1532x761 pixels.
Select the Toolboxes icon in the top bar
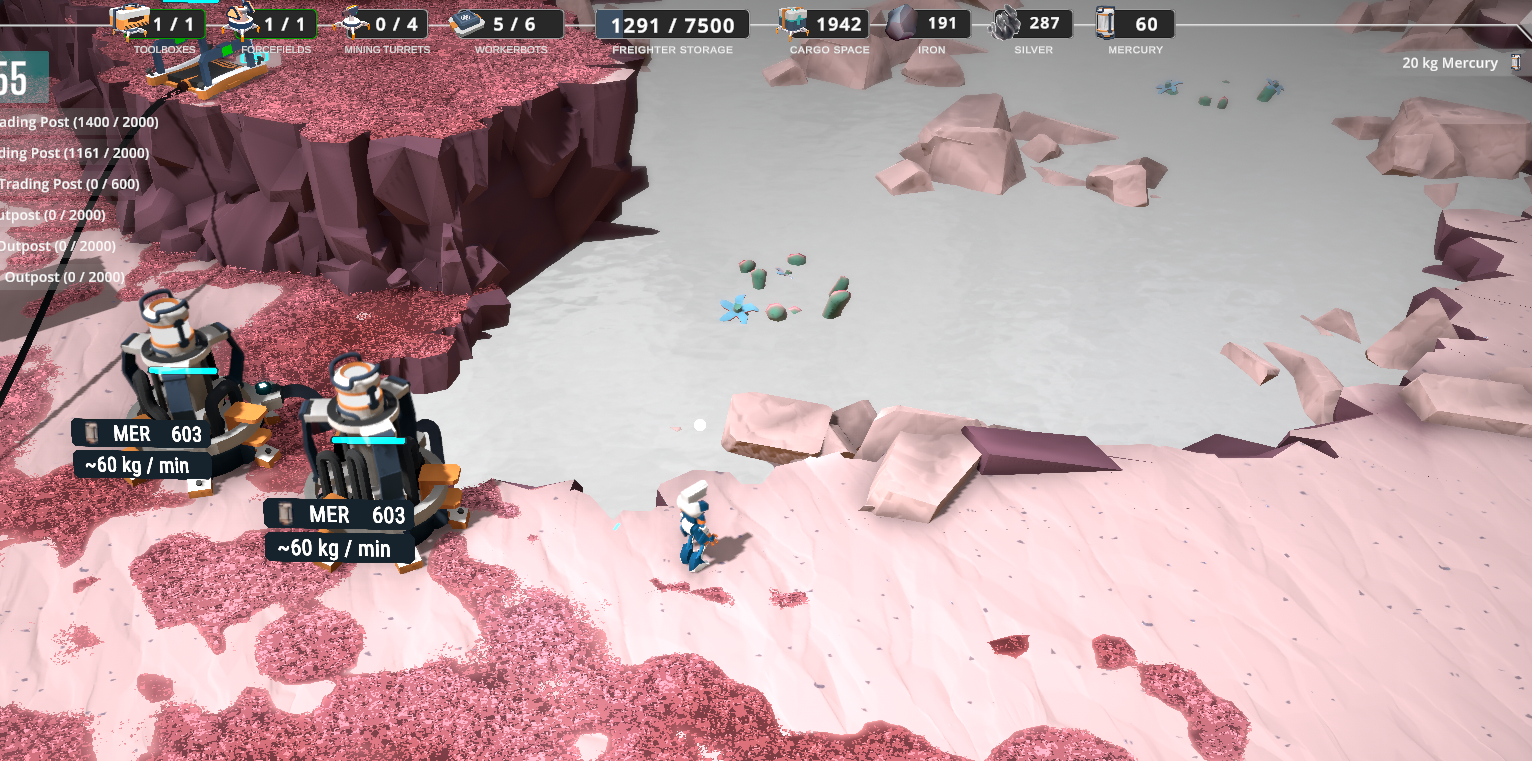[x=129, y=21]
